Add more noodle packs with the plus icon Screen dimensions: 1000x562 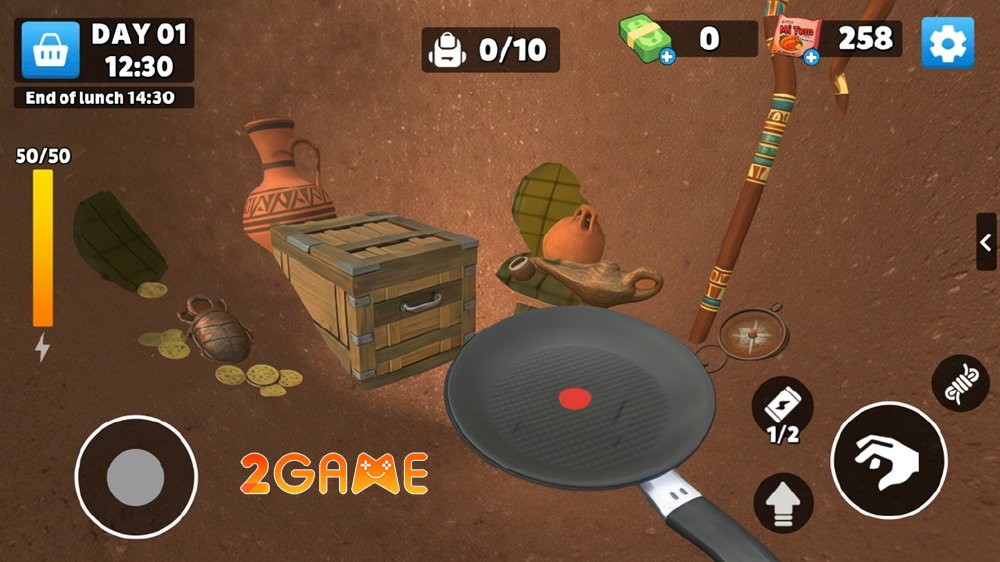coord(811,57)
